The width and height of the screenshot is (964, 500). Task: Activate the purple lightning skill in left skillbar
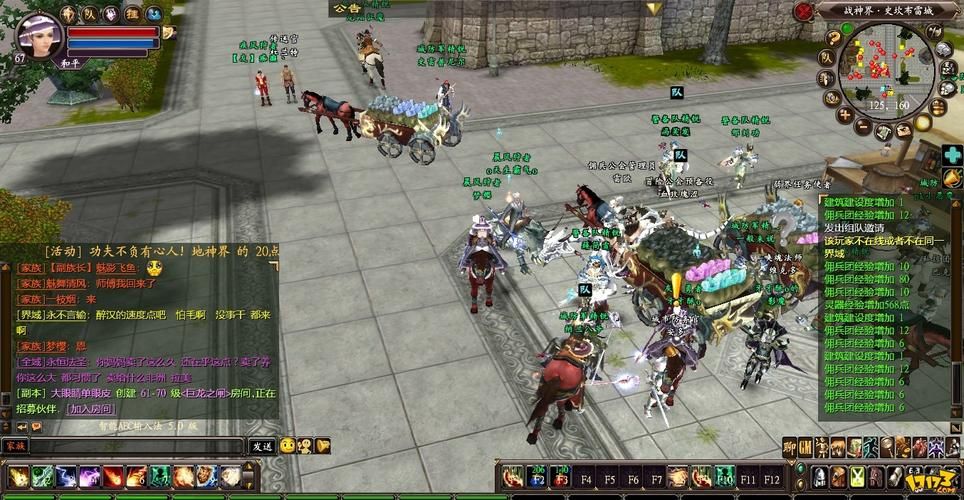[x=90, y=477]
